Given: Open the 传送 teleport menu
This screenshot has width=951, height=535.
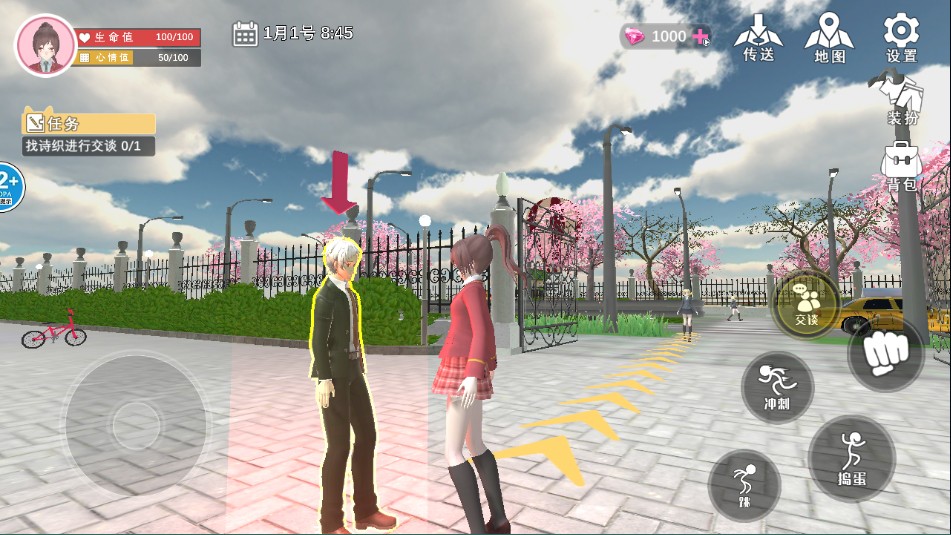Looking at the screenshot, I should 758,38.
